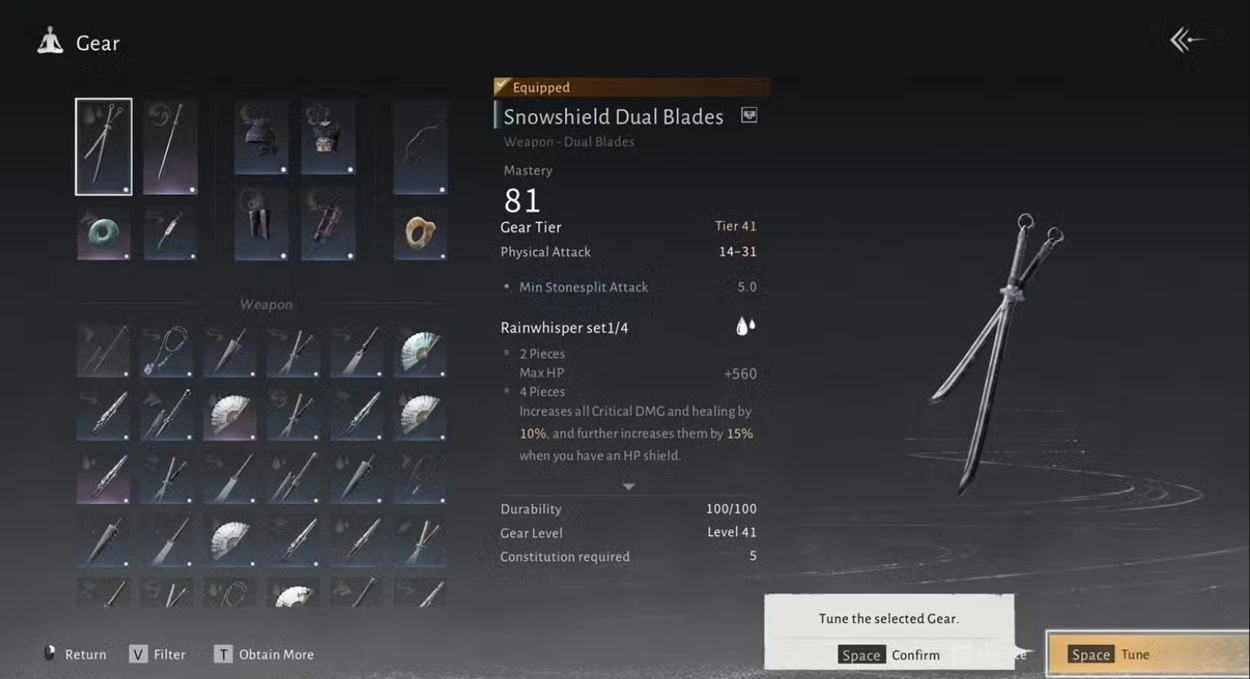
Task: Select the equipped bow slot
Action: click(419, 147)
